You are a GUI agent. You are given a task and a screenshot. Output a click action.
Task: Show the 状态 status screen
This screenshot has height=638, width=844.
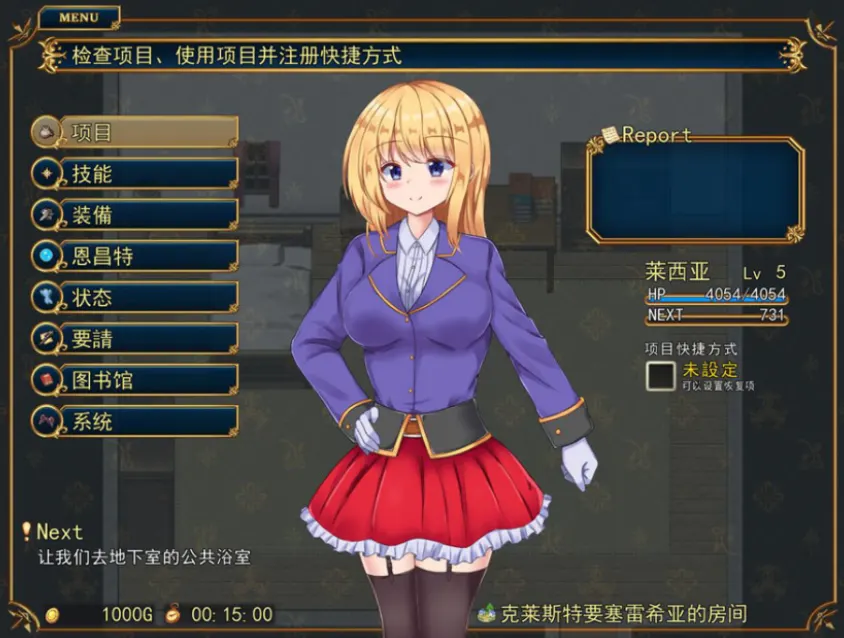point(135,297)
